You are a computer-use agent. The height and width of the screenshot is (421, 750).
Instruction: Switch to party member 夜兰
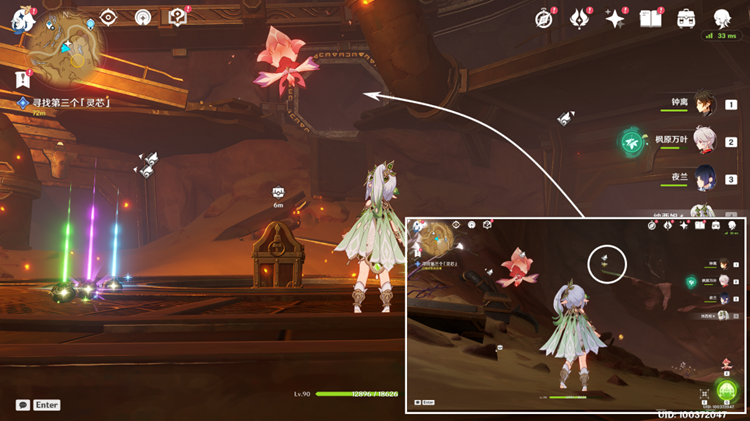pos(703,179)
